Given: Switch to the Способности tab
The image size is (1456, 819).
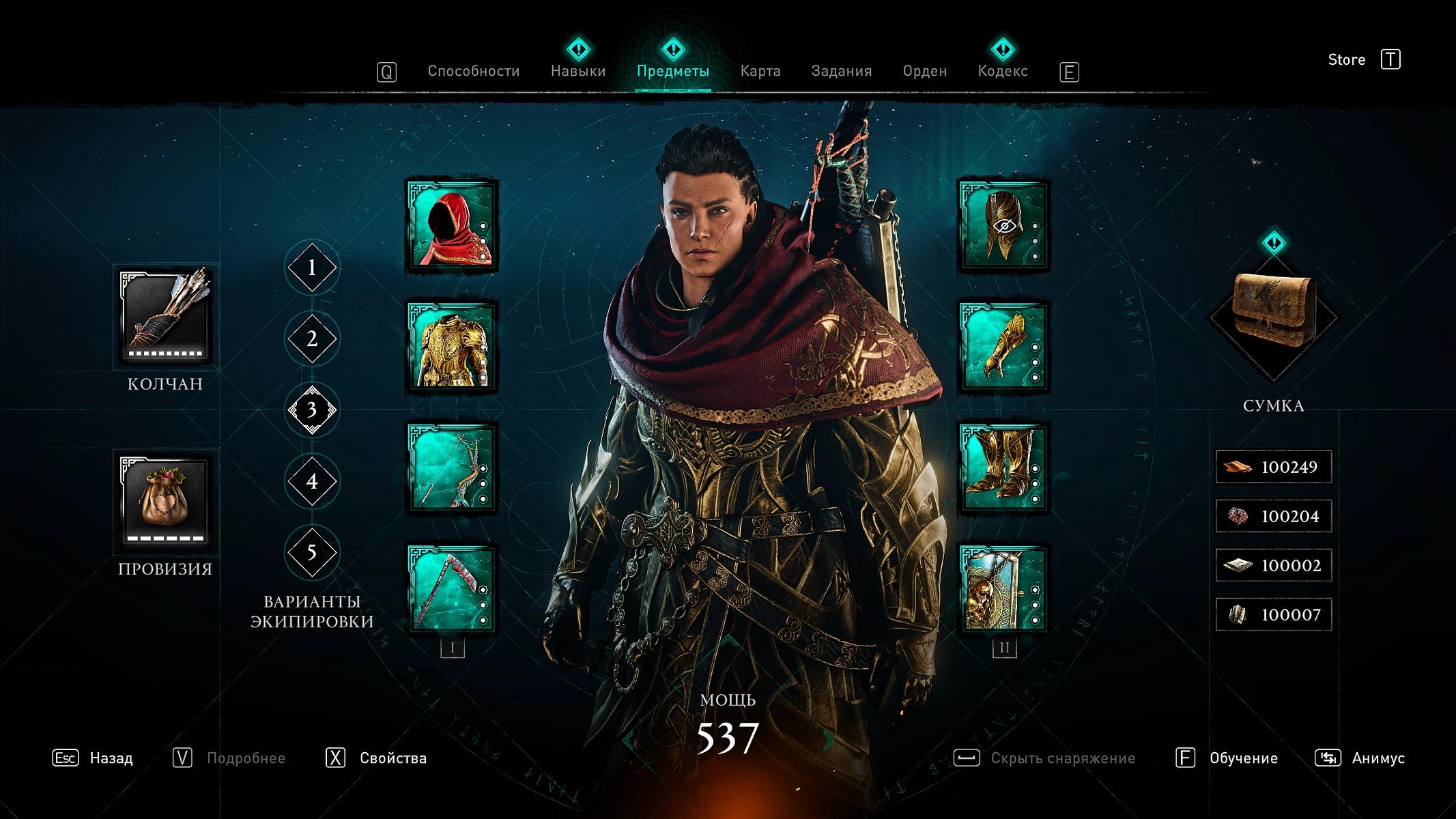Looking at the screenshot, I should [473, 71].
